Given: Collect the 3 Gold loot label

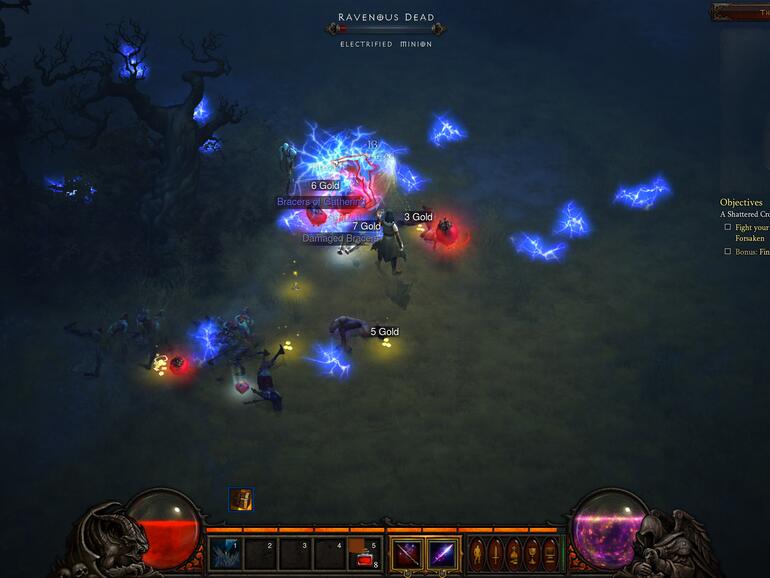Looking at the screenshot, I should (x=418, y=217).
